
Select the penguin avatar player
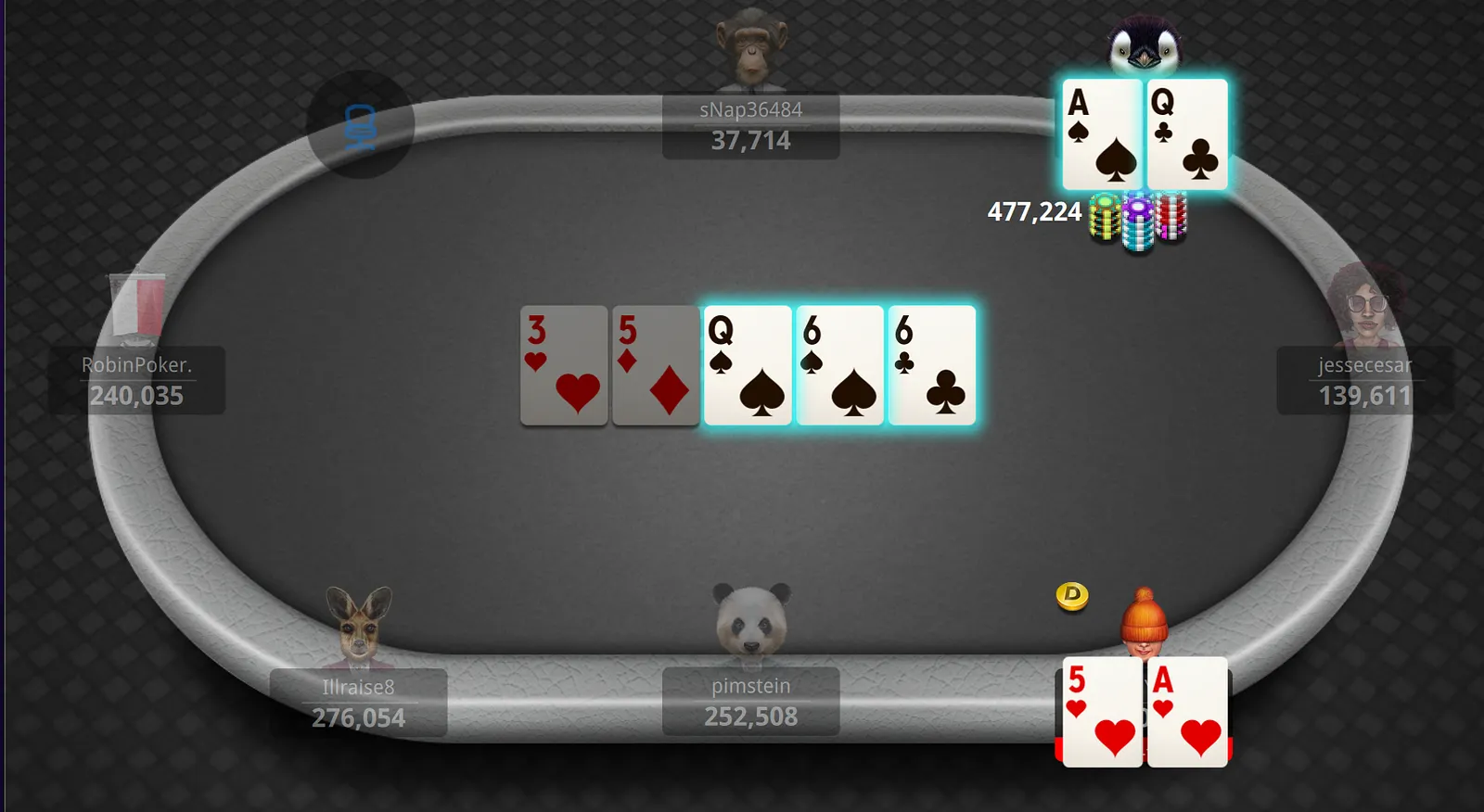tap(1144, 46)
